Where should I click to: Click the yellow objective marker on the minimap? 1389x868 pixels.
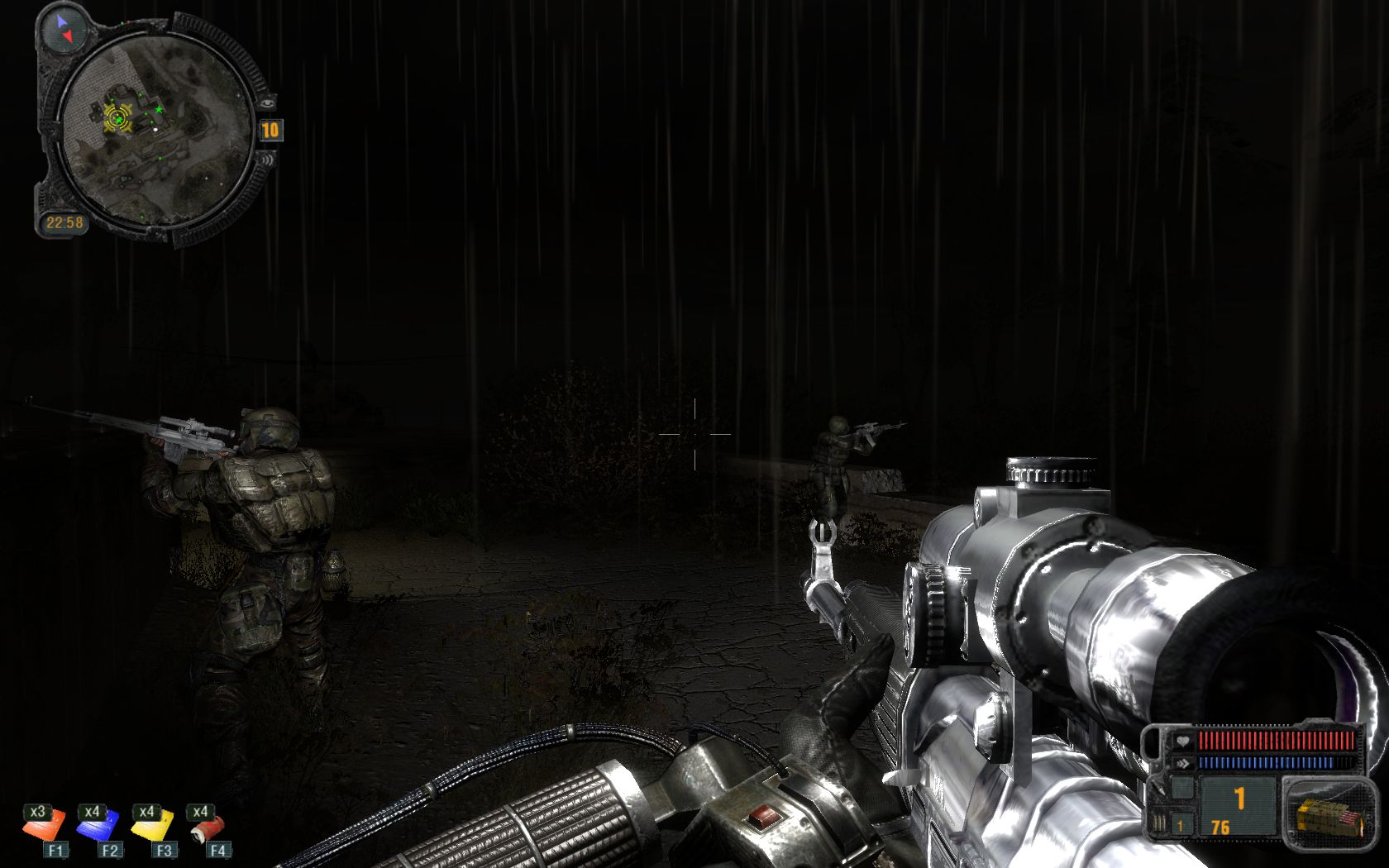117,120
